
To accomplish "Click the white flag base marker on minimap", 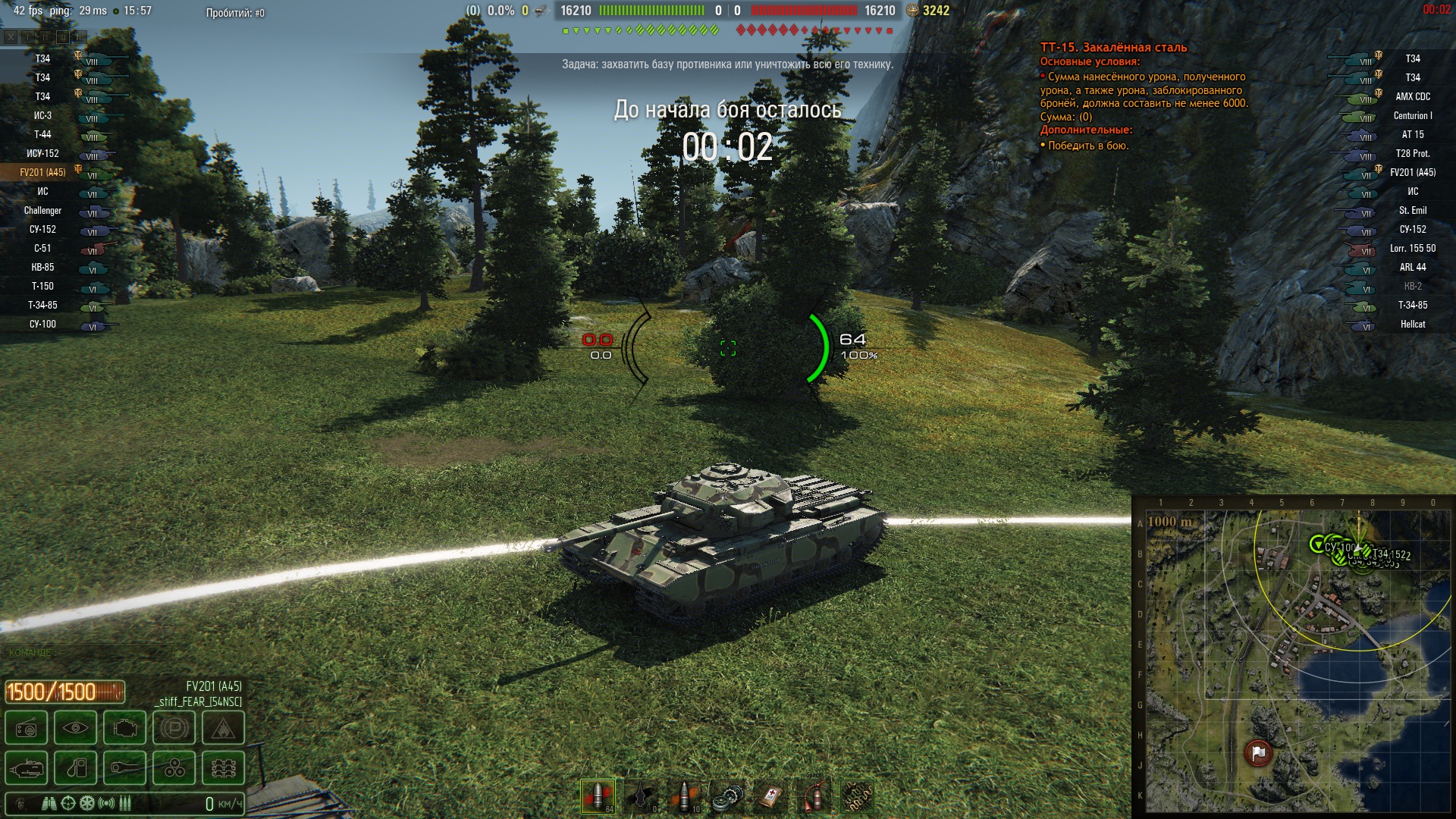I will 1258,753.
